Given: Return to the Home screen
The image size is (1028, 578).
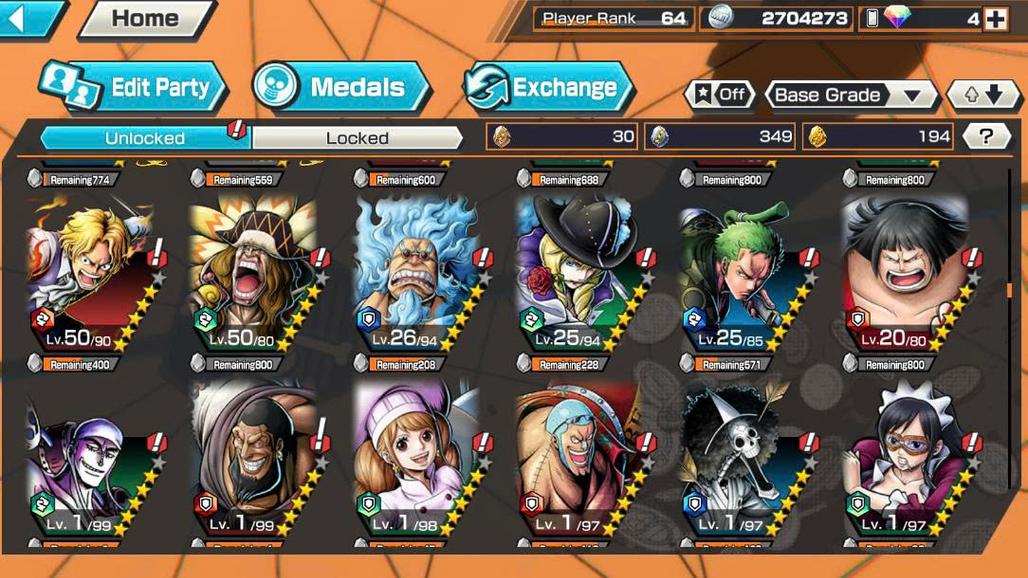Looking at the screenshot, I should click(148, 18).
